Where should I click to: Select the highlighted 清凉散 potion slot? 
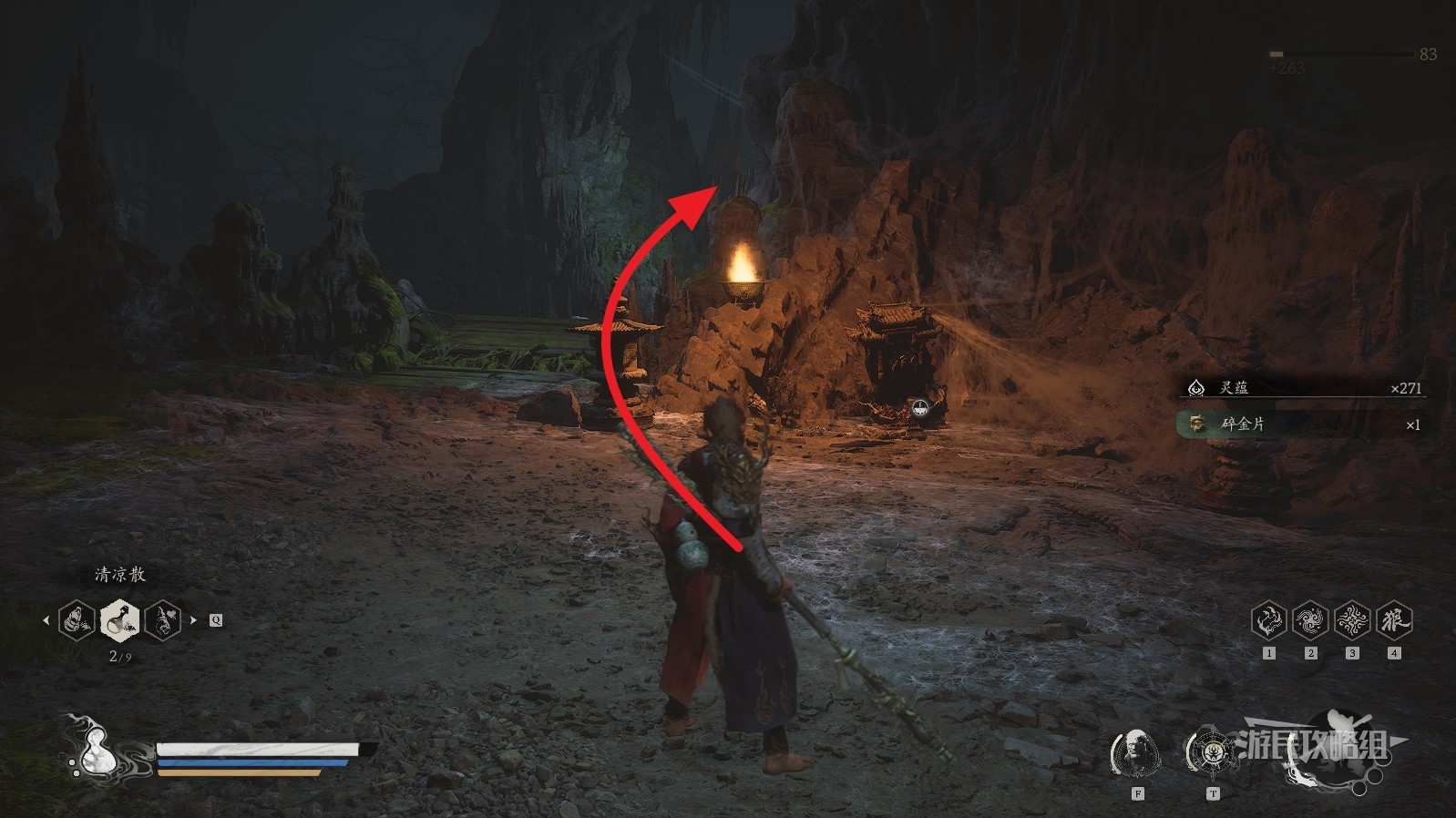120,620
